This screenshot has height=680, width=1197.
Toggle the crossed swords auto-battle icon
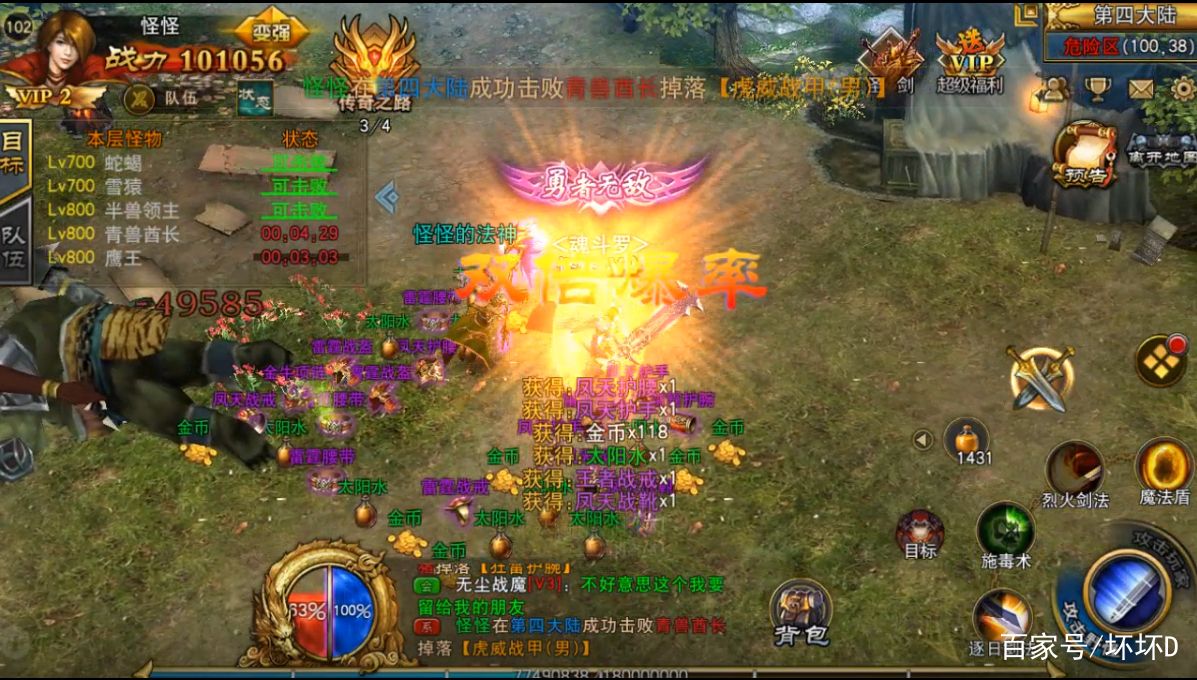click(1041, 376)
